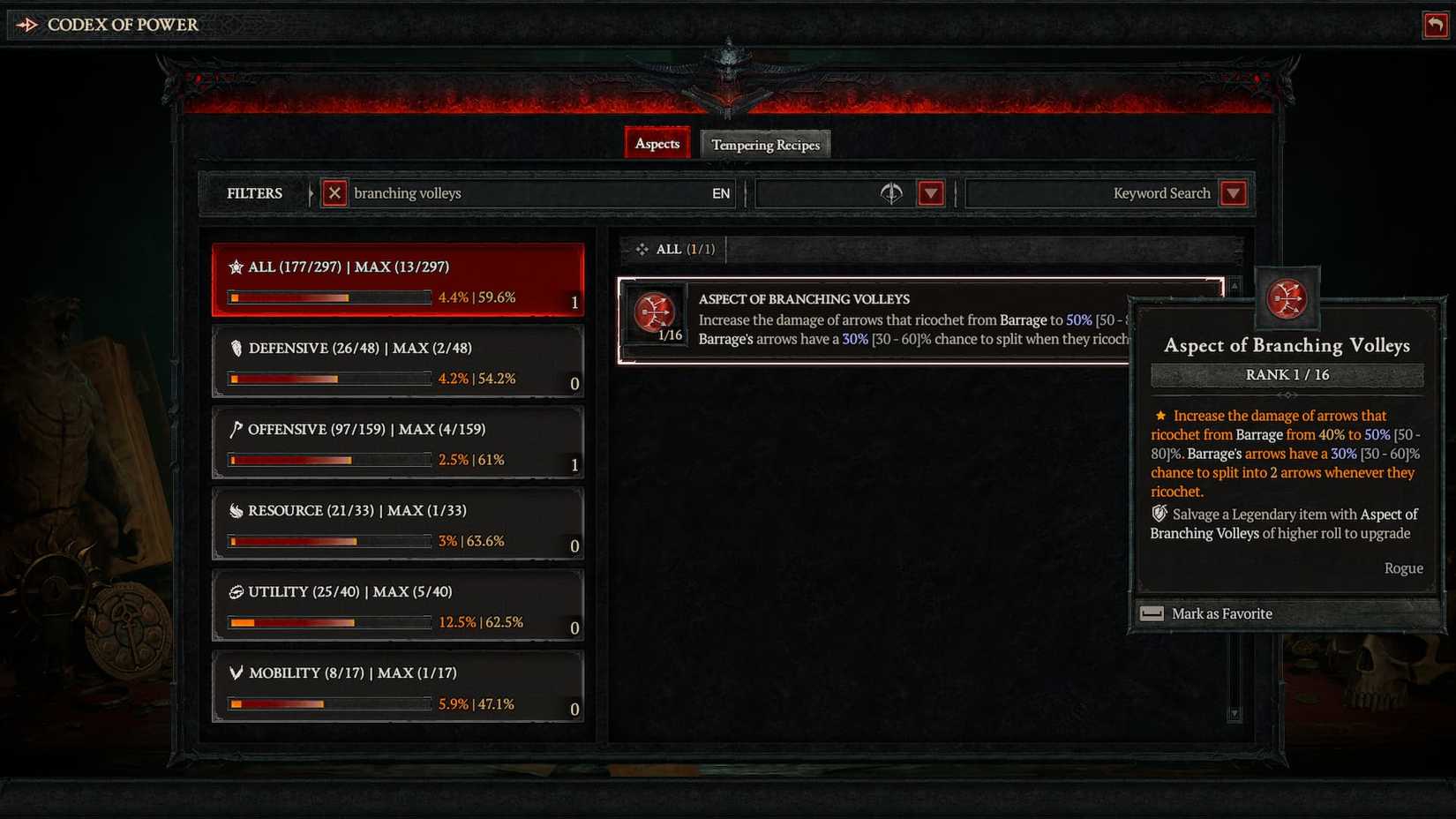Click the aspect emblem above the tooltip
The height and width of the screenshot is (819, 1456).
click(x=1288, y=300)
